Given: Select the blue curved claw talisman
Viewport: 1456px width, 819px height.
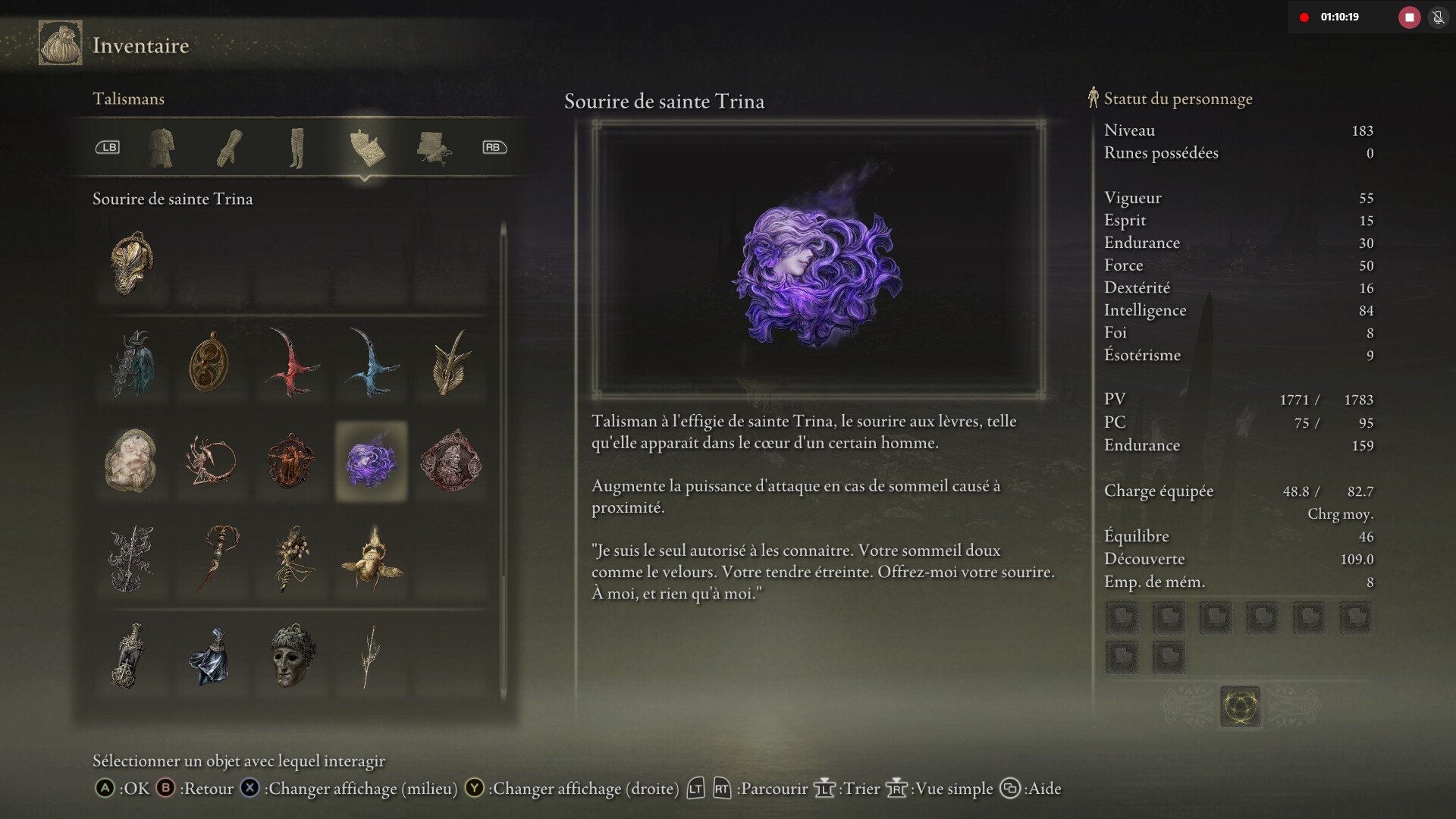Looking at the screenshot, I should (x=371, y=362).
